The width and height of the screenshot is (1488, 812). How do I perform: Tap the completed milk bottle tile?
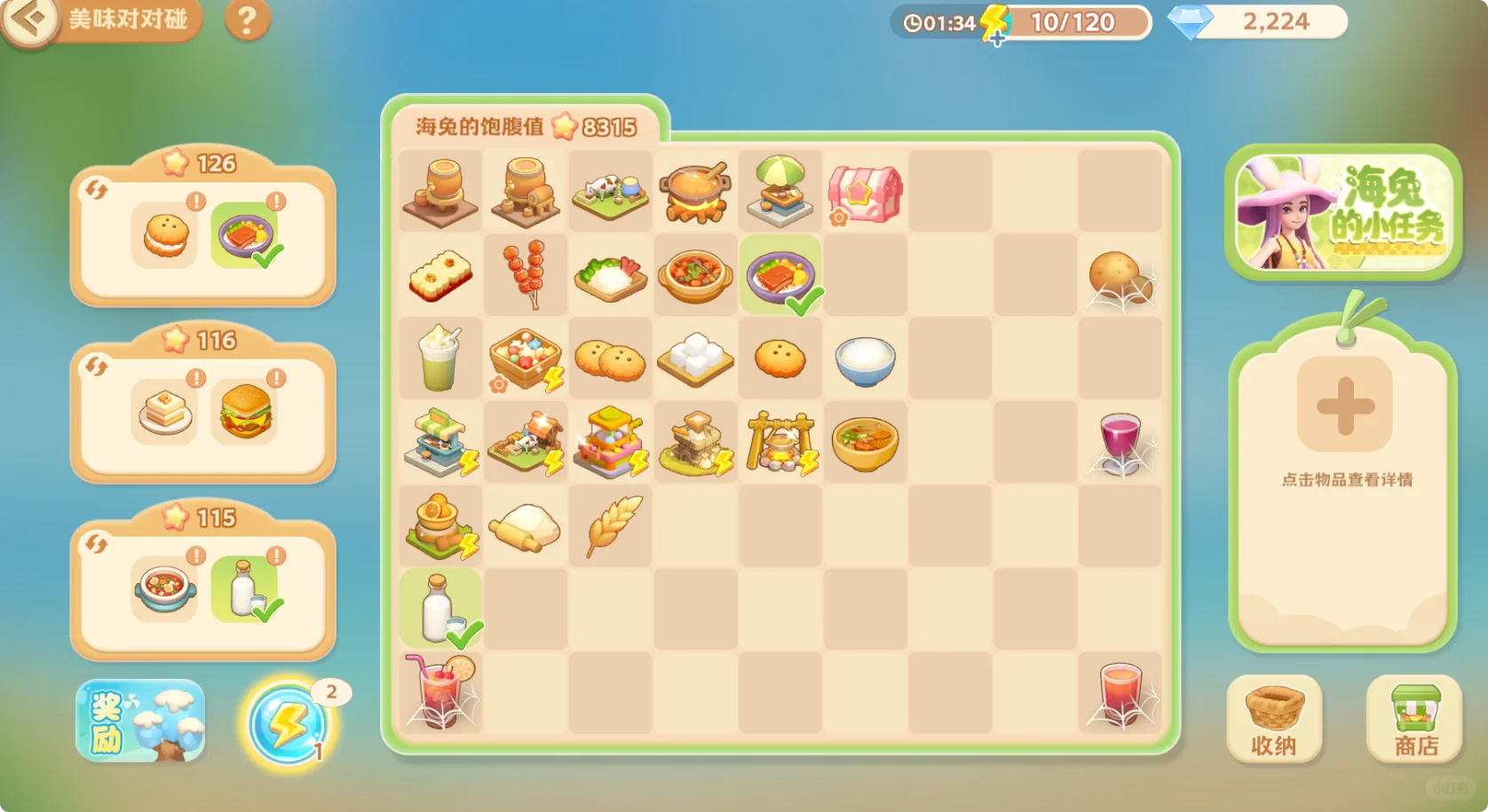tap(440, 608)
